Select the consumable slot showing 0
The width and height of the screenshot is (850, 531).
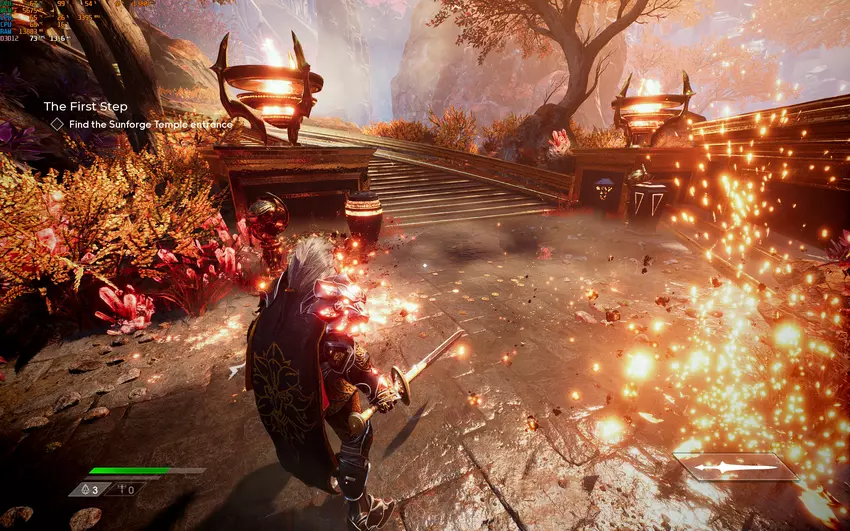coord(126,489)
